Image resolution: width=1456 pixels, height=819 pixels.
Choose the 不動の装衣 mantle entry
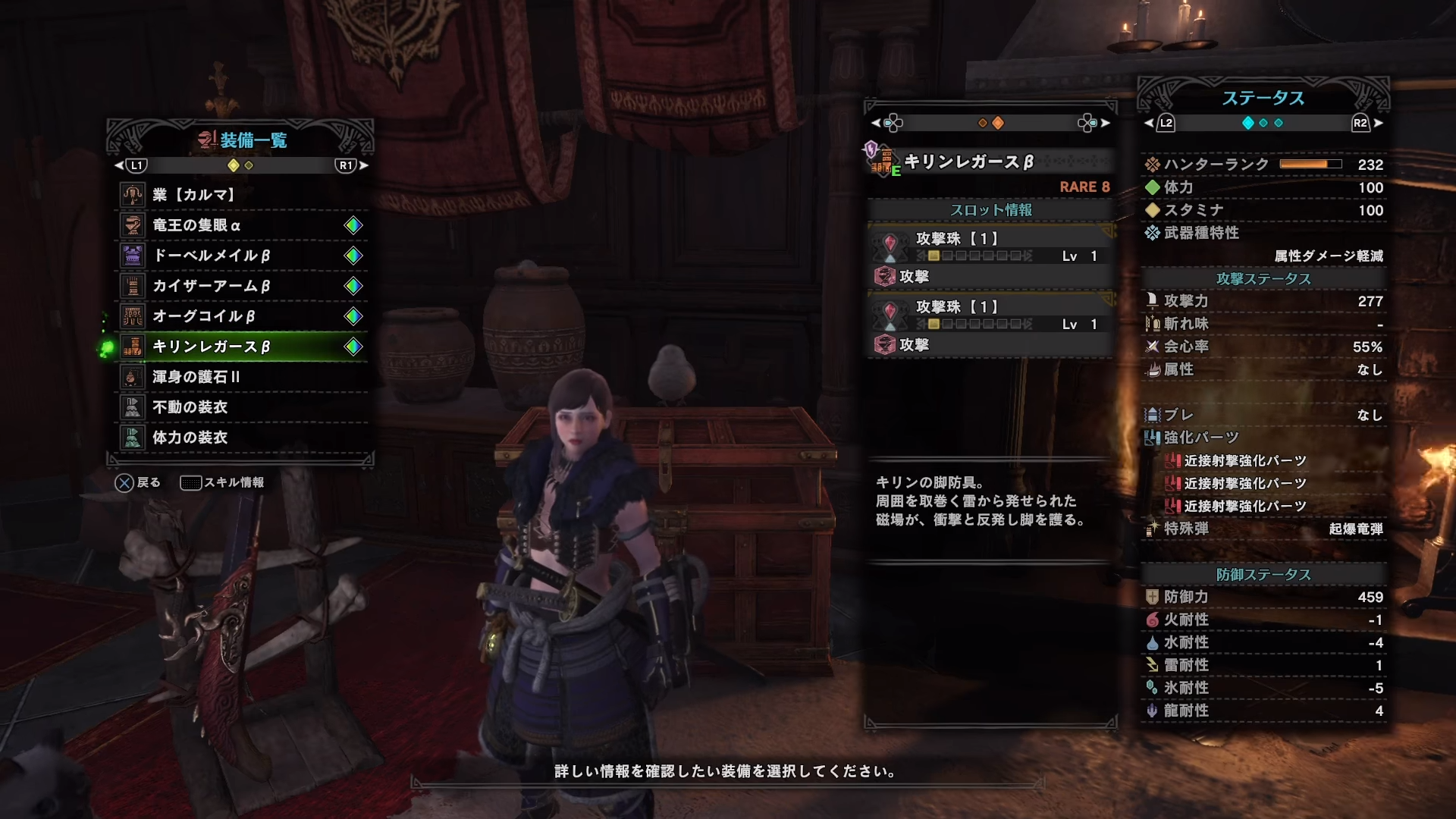pyautogui.click(x=241, y=407)
